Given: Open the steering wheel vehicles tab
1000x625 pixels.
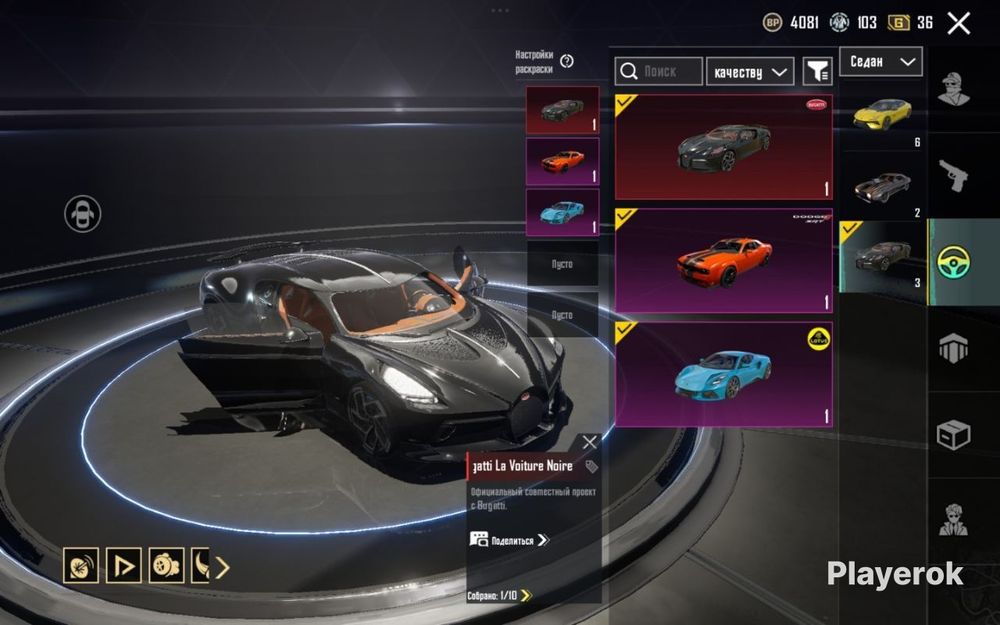Looking at the screenshot, I should pos(959,262).
